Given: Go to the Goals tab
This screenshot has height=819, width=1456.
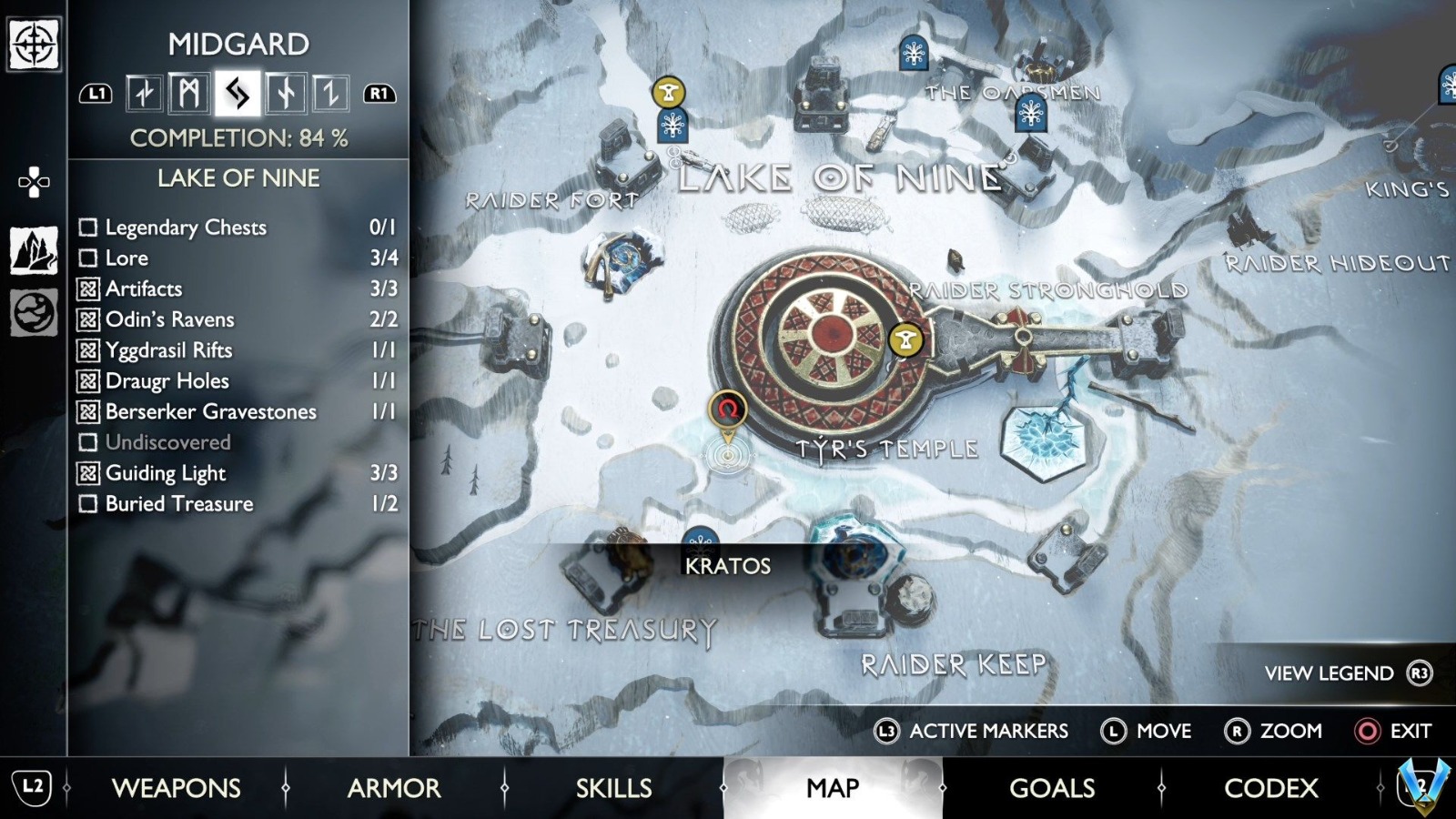Looking at the screenshot, I should click(x=1052, y=788).
